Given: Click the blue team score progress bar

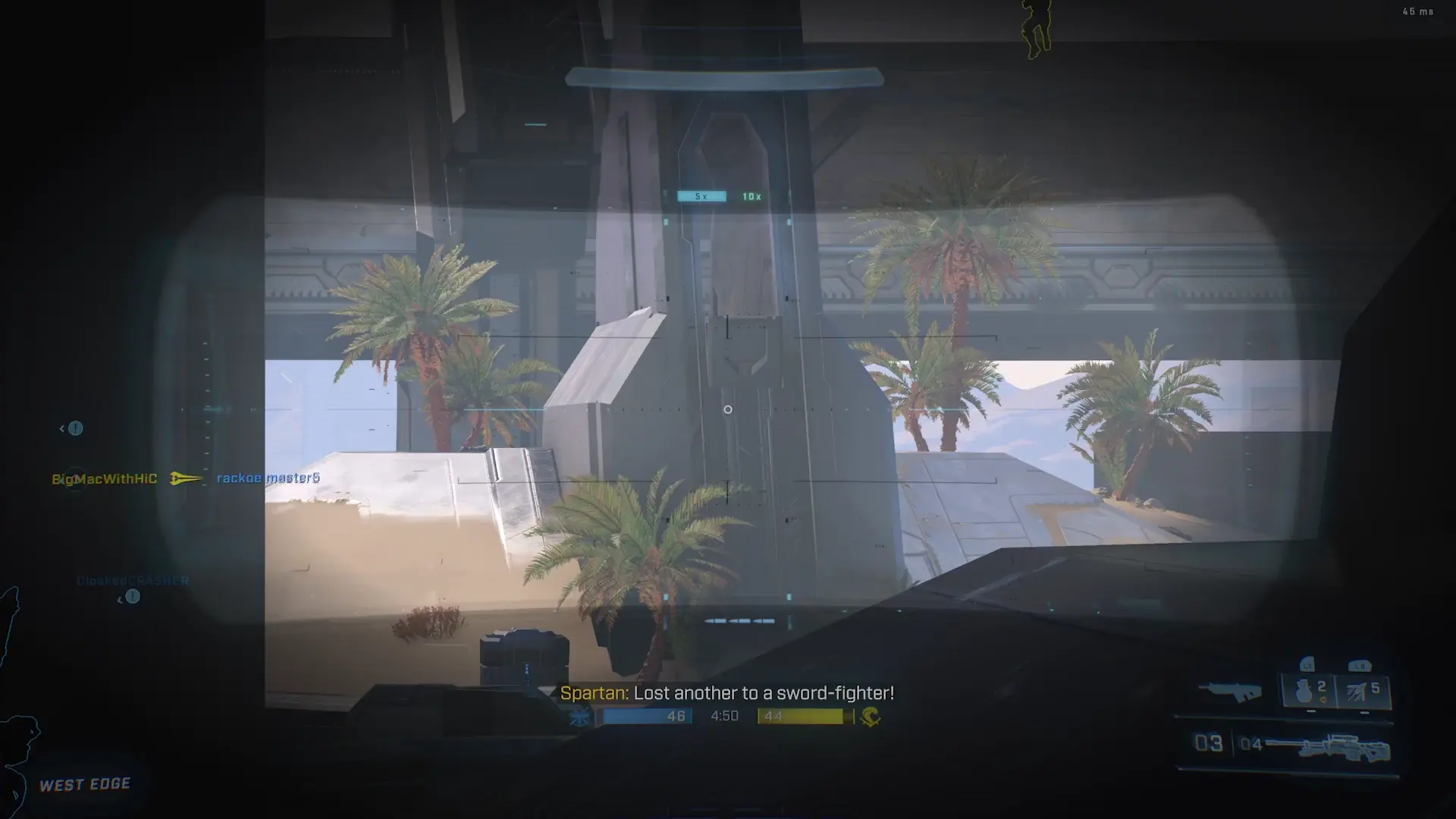Looking at the screenshot, I should [647, 715].
